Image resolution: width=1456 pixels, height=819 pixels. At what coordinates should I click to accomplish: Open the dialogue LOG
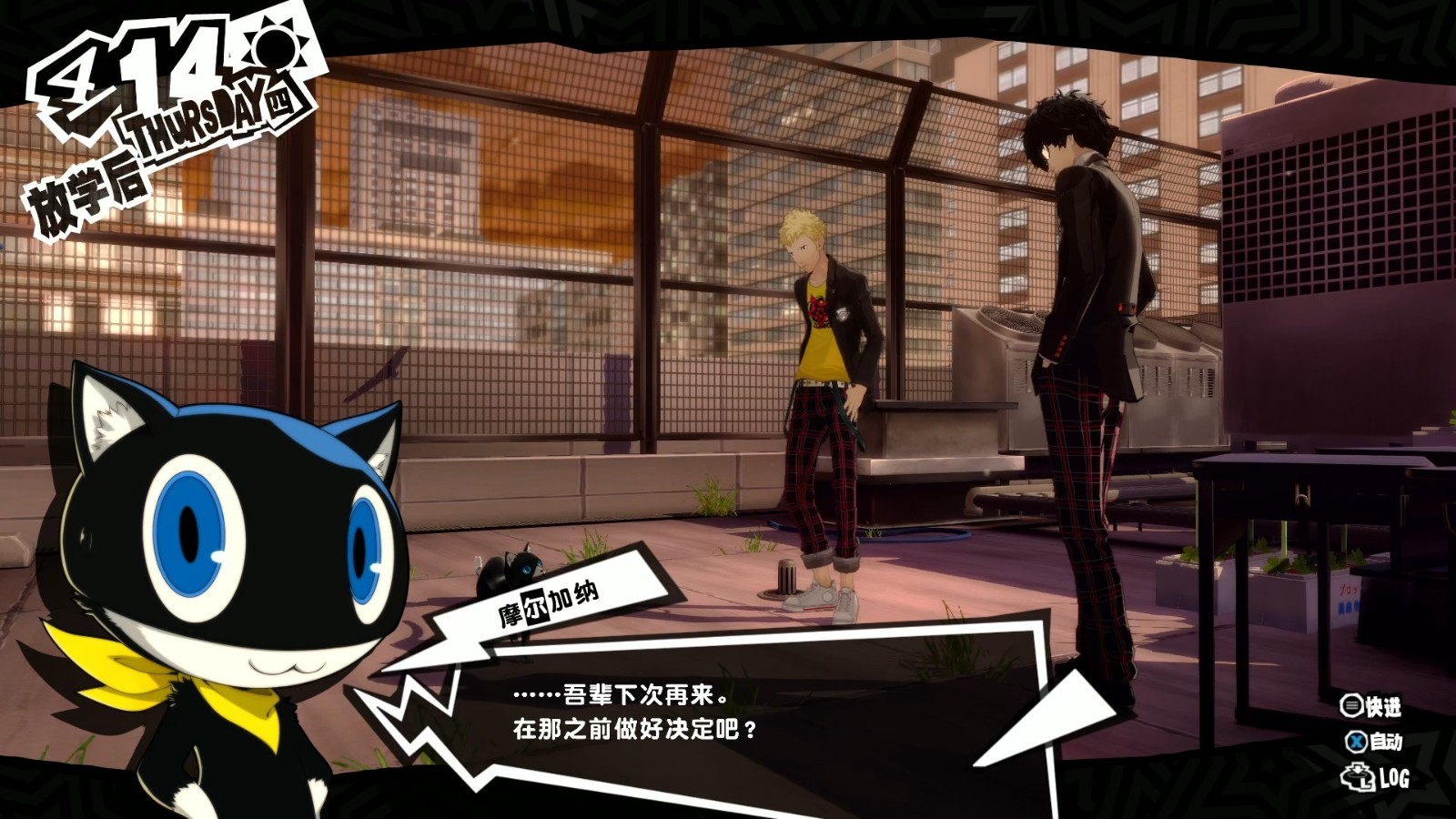click(x=1376, y=778)
